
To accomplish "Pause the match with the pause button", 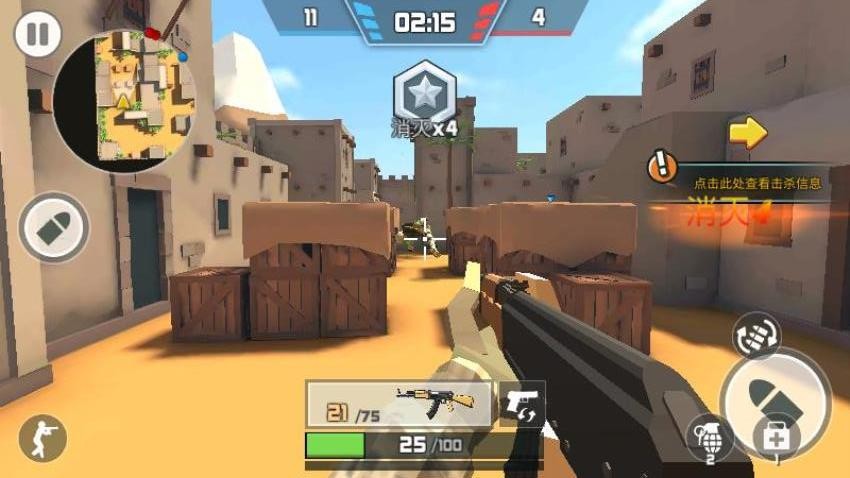I will pos(37,35).
